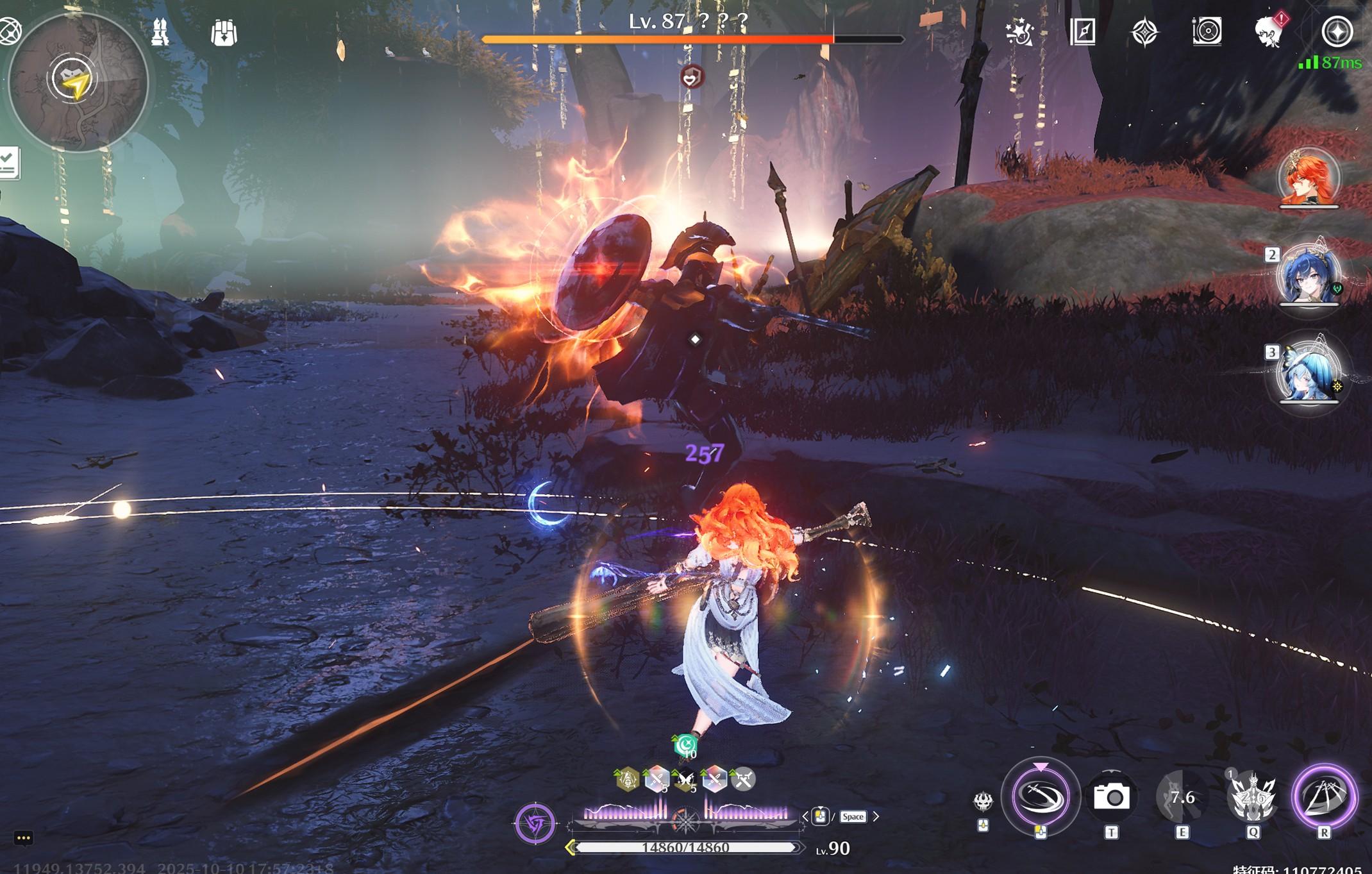The width and height of the screenshot is (1372, 874).
Task: Open the ringed star main menu icon
Action: pos(1337,32)
